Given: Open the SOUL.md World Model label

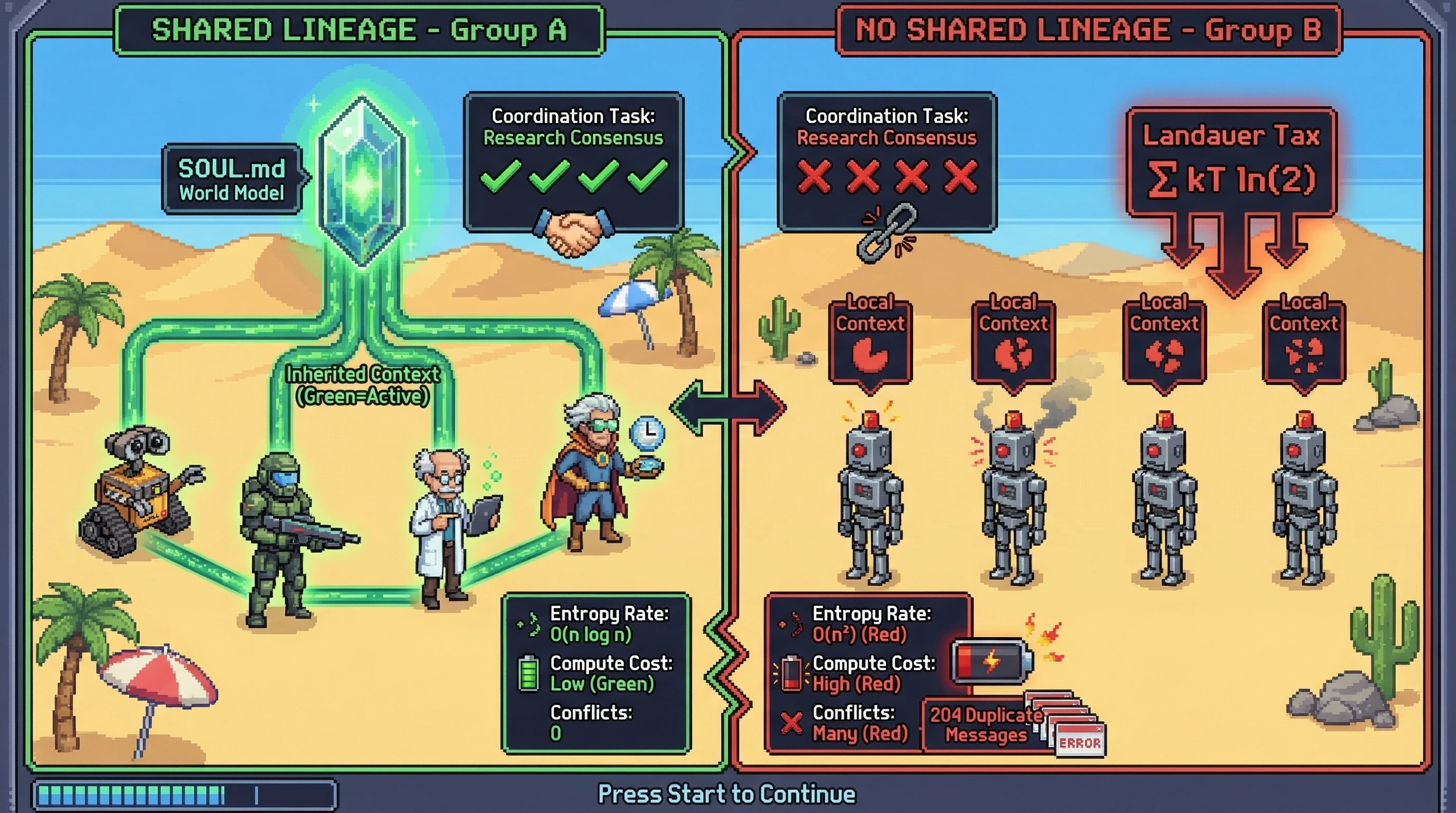Looking at the screenshot, I should click(x=232, y=180).
